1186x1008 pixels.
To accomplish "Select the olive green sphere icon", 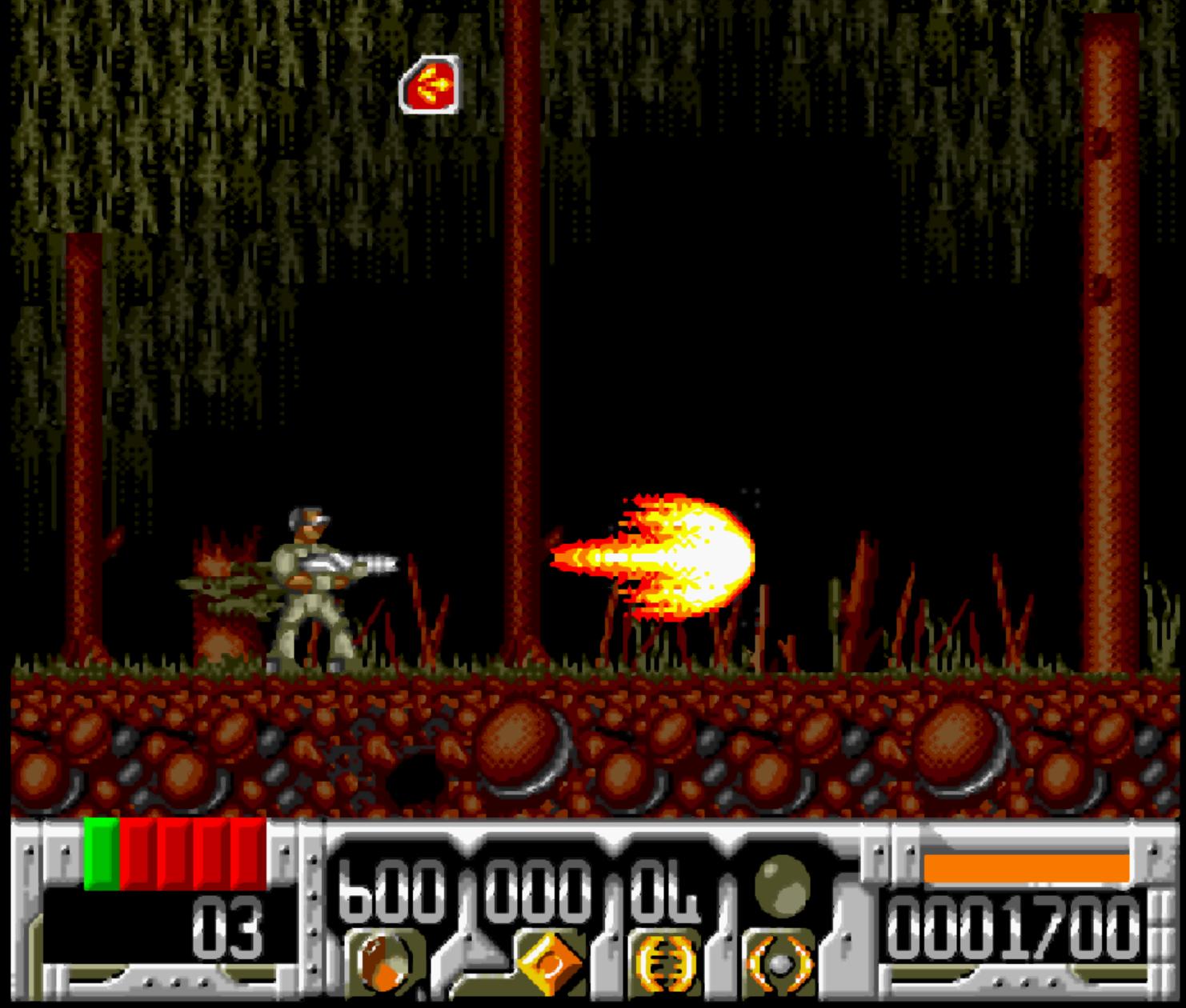I will click(x=781, y=880).
